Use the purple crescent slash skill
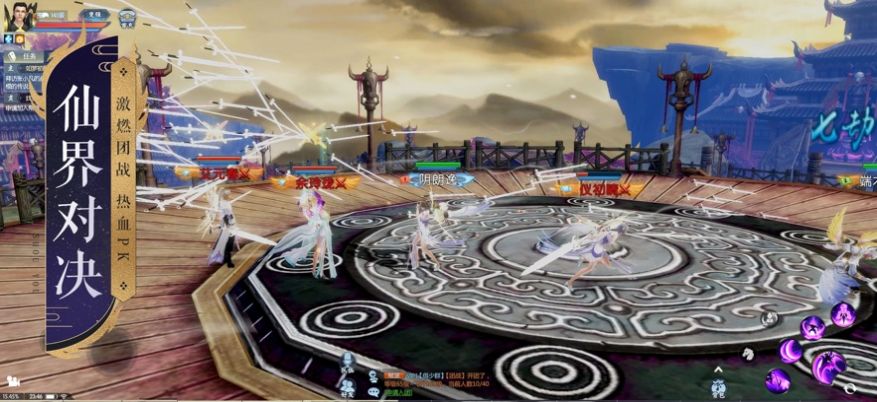Image resolution: width=877 pixels, height=402 pixels. click(790, 350)
